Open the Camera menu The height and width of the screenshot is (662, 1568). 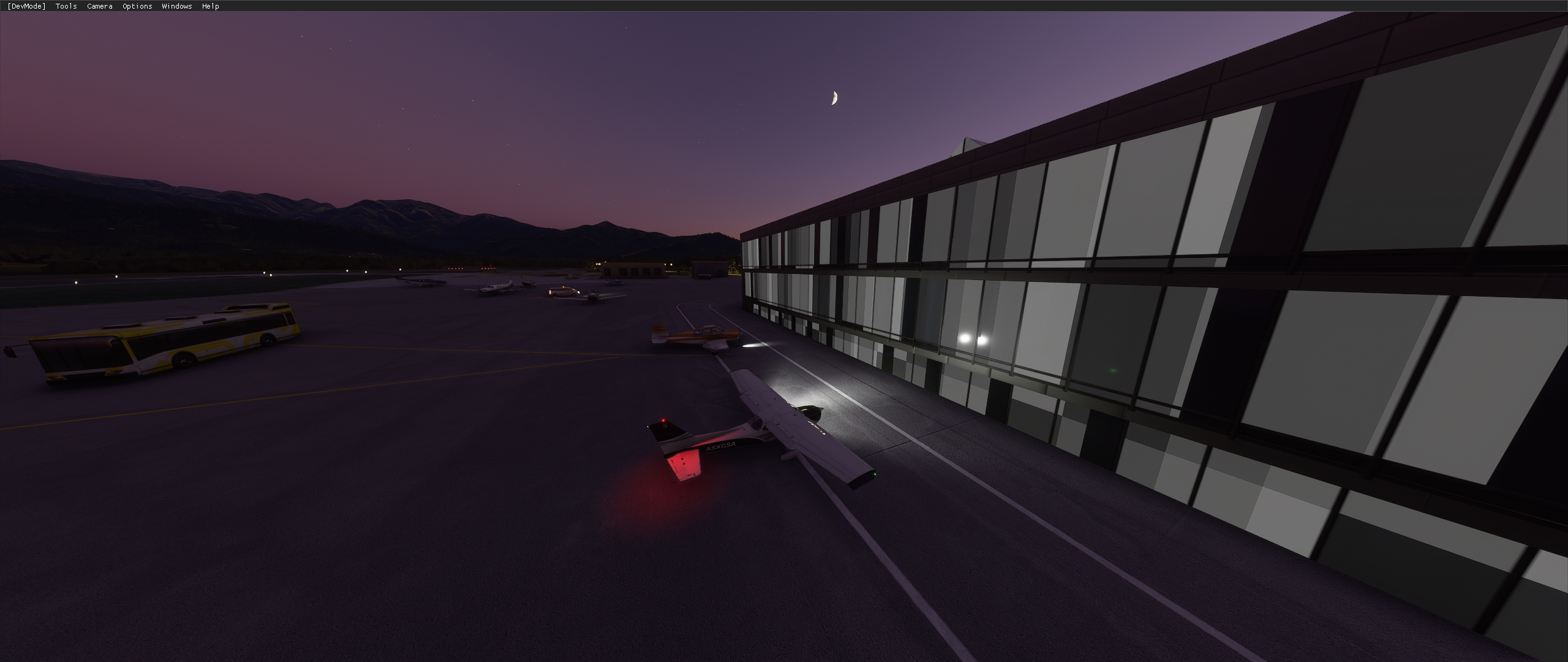click(x=99, y=6)
